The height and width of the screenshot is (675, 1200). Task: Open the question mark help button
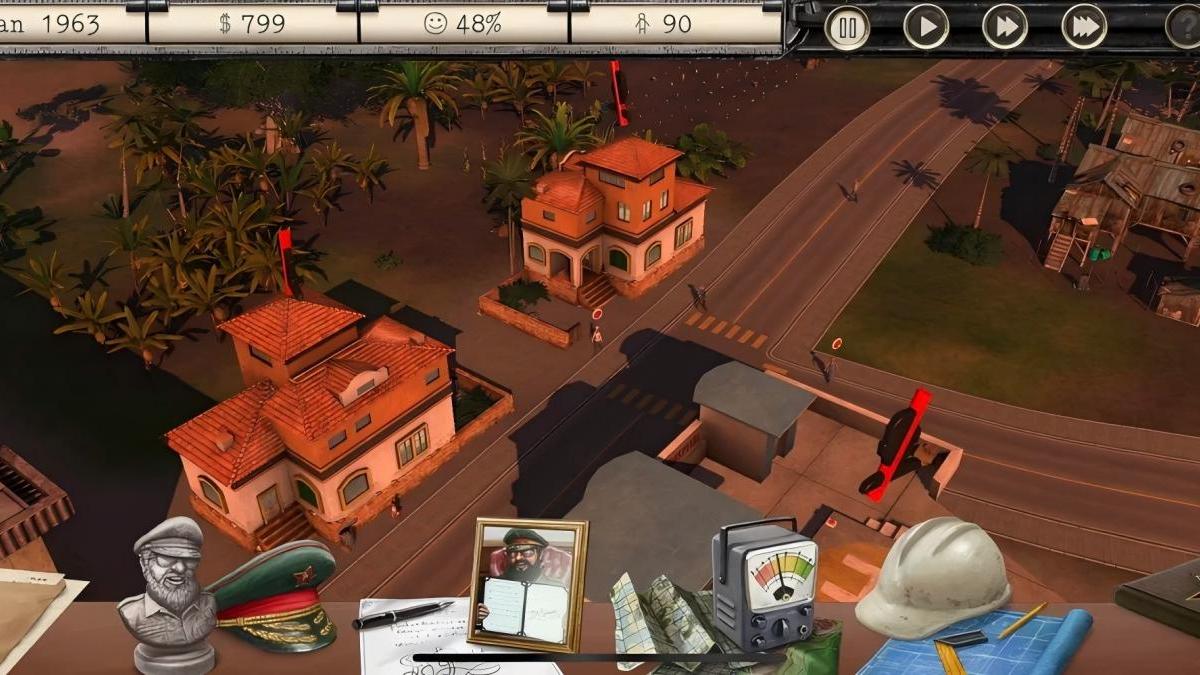tap(1184, 27)
